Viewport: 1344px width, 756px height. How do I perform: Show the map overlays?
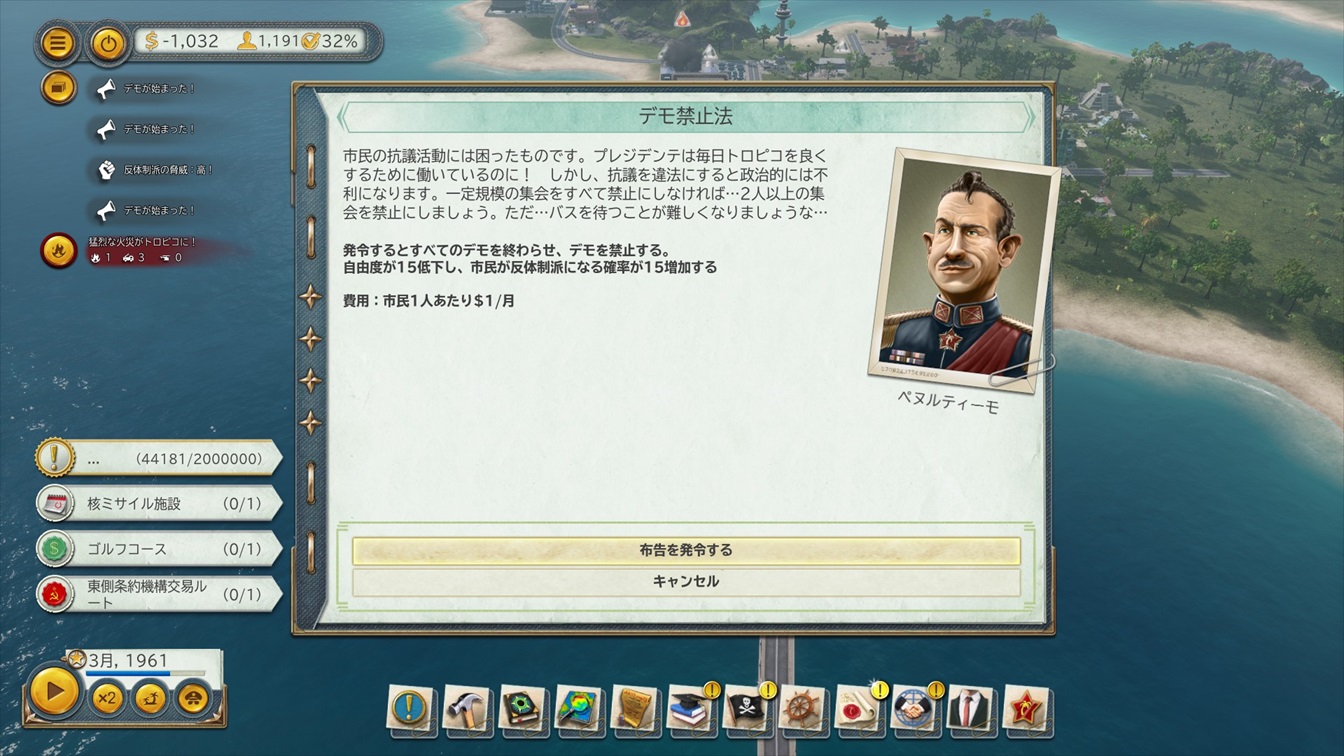pos(577,708)
